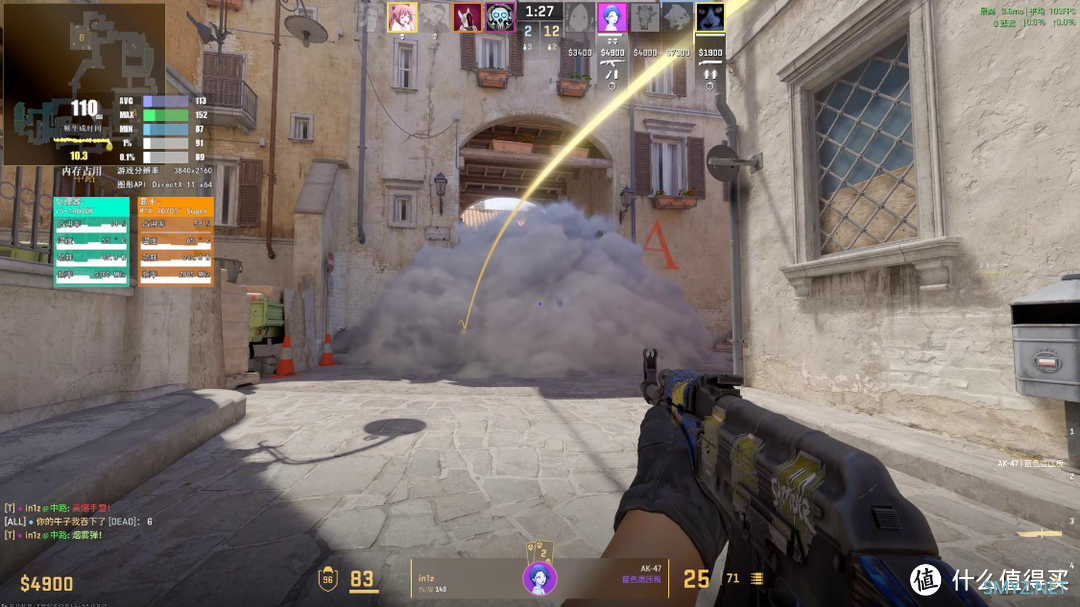Select the blue-haired avatar with magenta border
The height and width of the screenshot is (607, 1080).
612,17
